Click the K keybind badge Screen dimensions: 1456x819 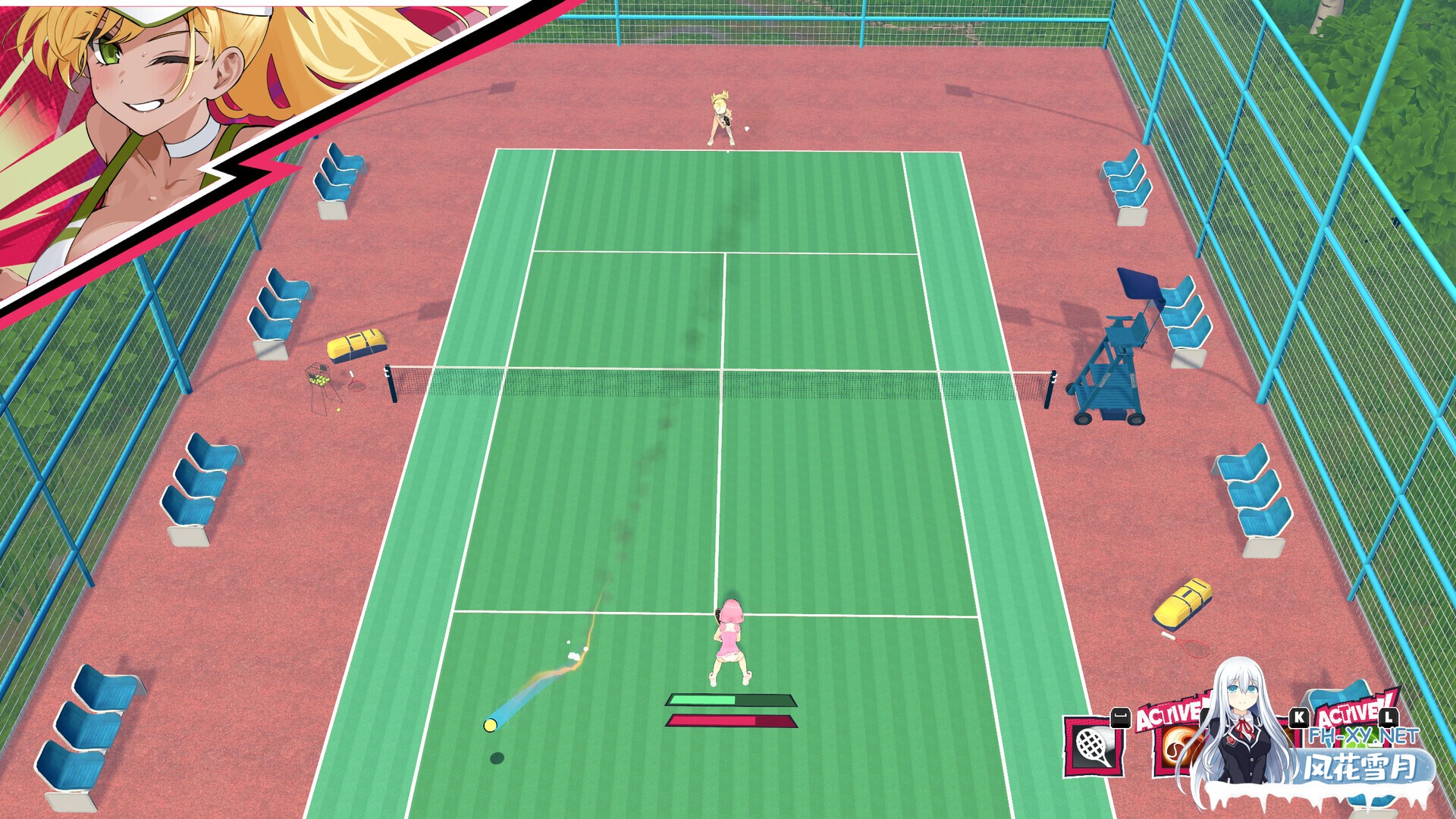[1300, 717]
